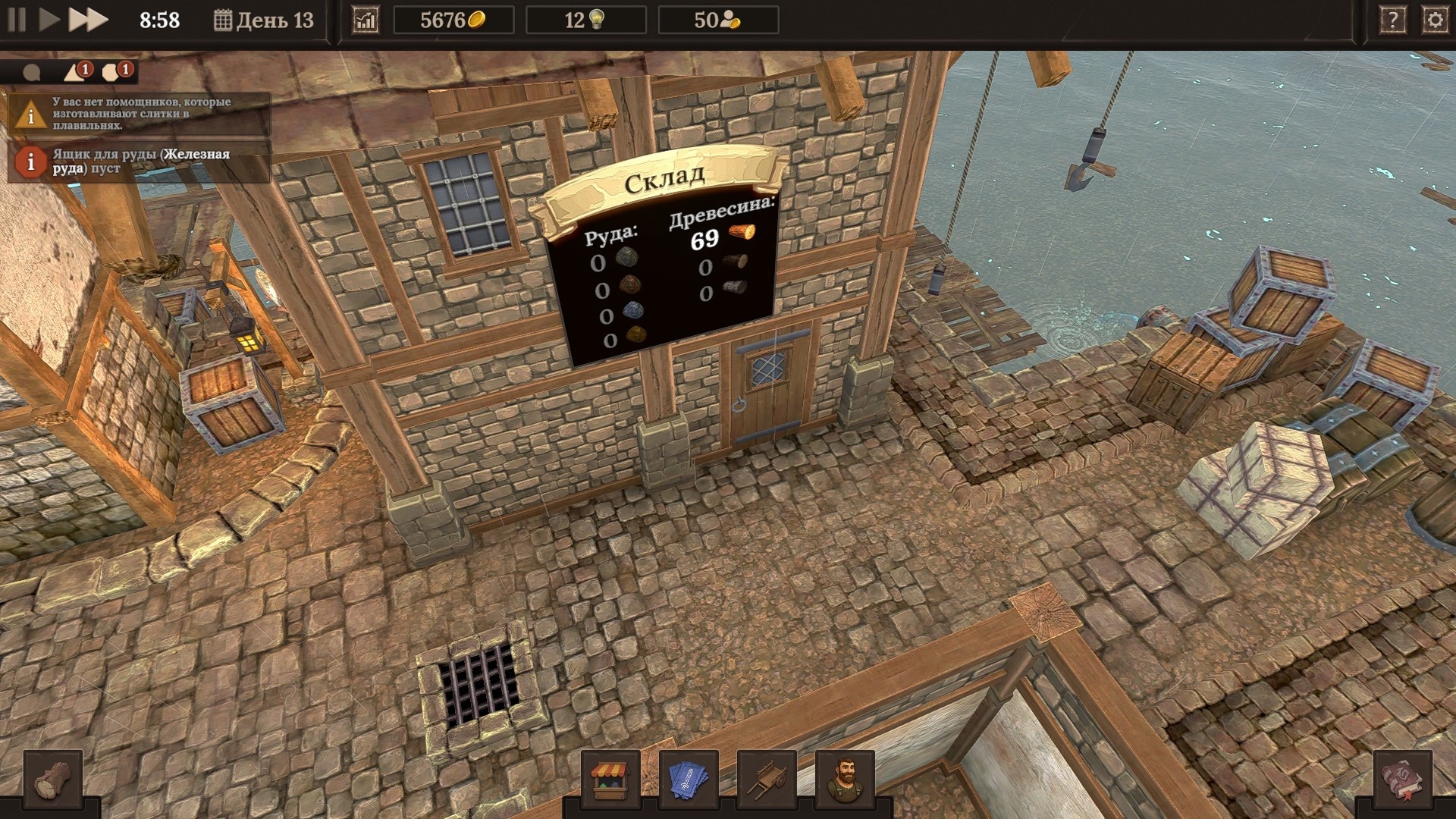Set normal speed with the play arrow
The width and height of the screenshot is (1456, 819).
click(x=49, y=20)
